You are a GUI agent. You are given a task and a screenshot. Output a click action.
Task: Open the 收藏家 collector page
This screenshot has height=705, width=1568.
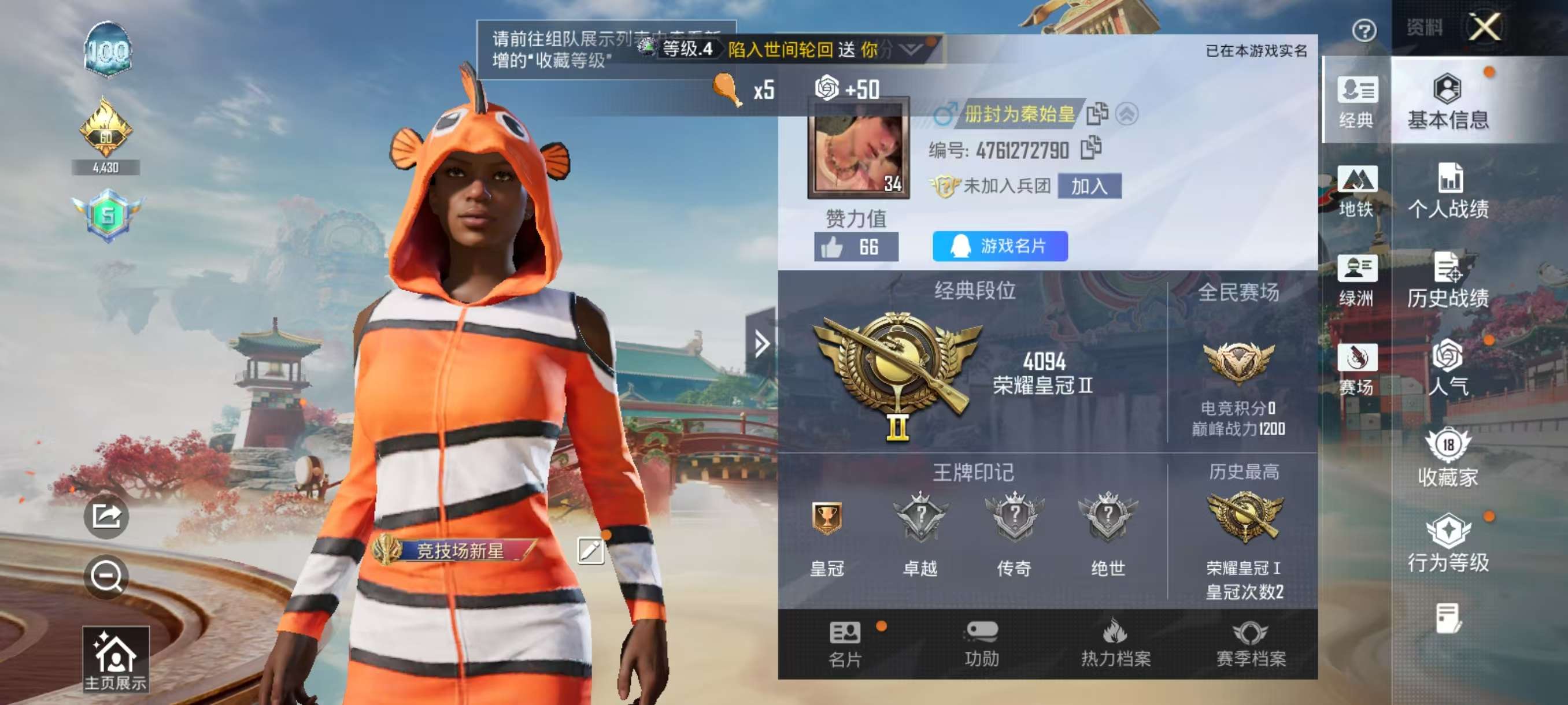(1448, 459)
